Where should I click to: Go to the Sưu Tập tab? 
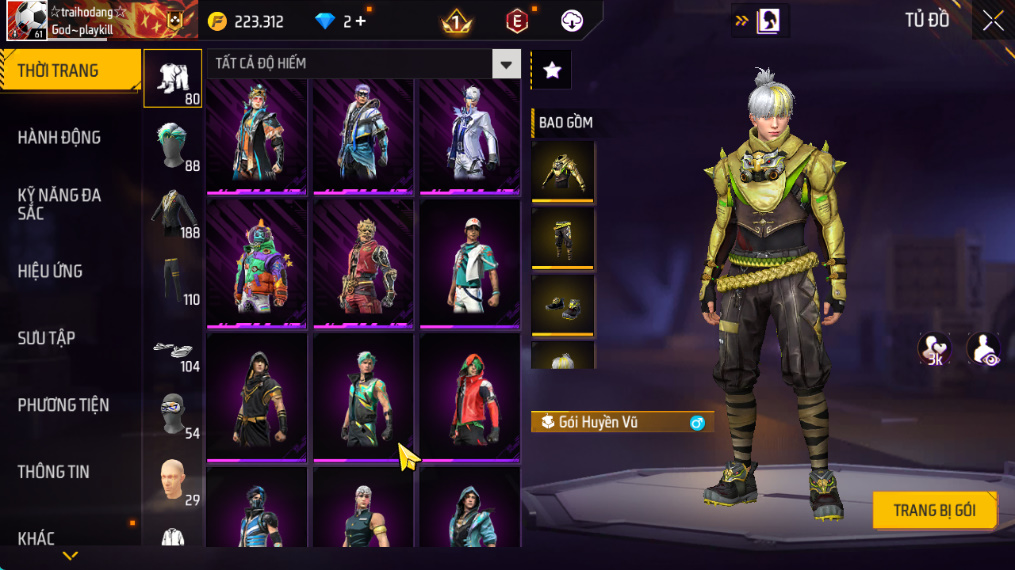click(46, 338)
